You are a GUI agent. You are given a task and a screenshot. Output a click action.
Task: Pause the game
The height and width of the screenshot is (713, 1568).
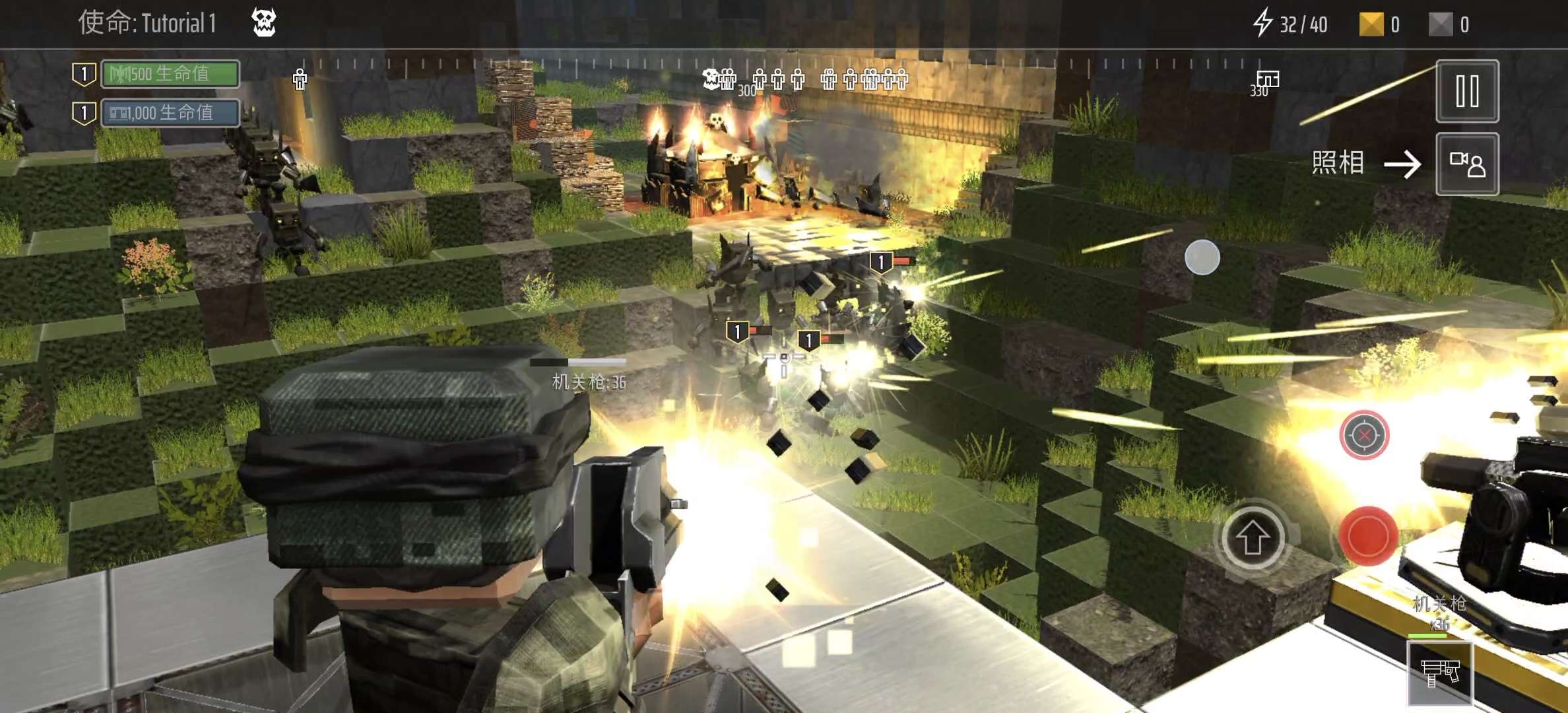tap(1467, 91)
